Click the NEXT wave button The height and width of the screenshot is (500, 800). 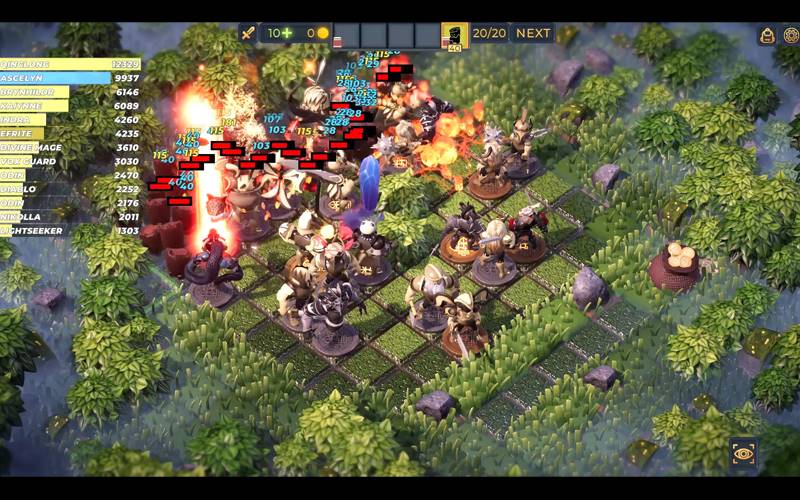(x=533, y=33)
